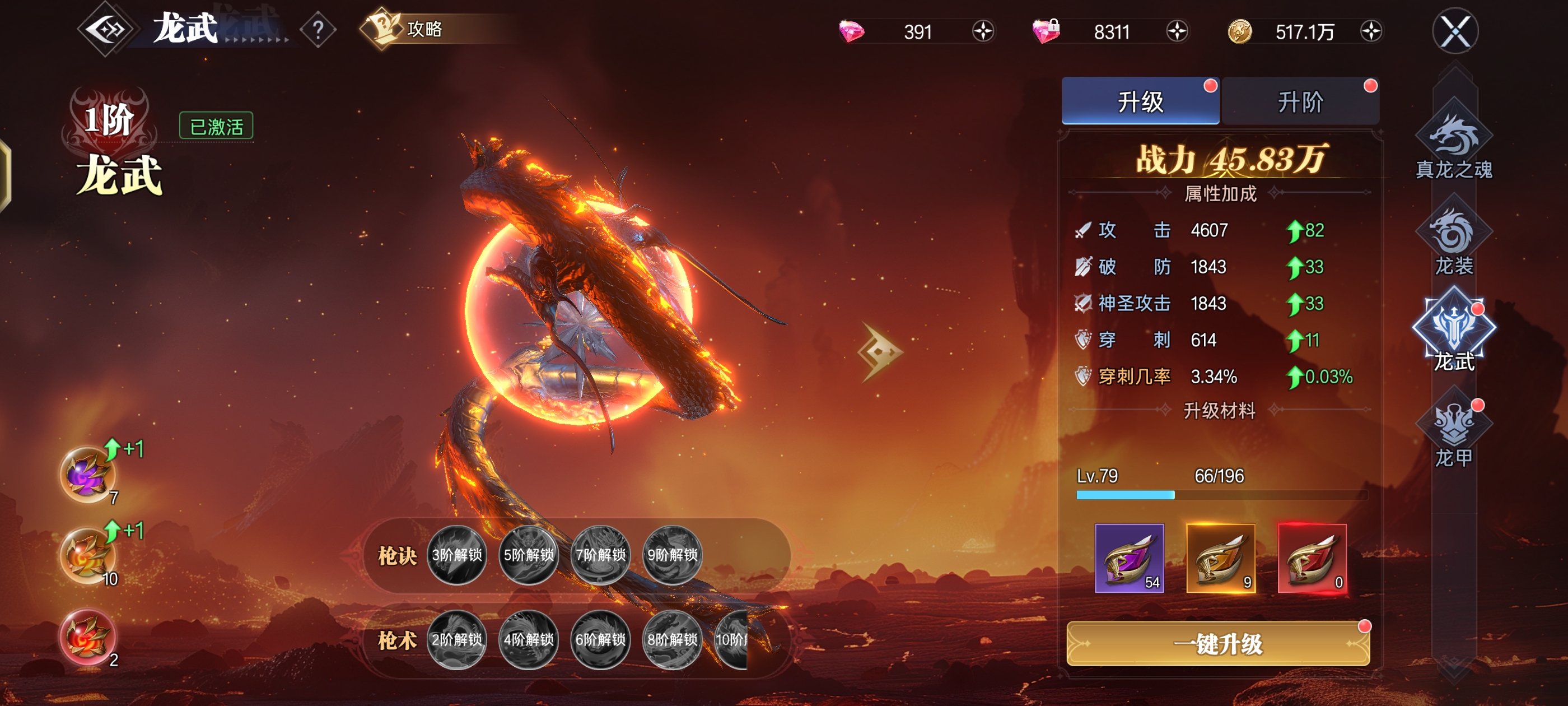Add more pink diamonds with plus button

point(982,31)
